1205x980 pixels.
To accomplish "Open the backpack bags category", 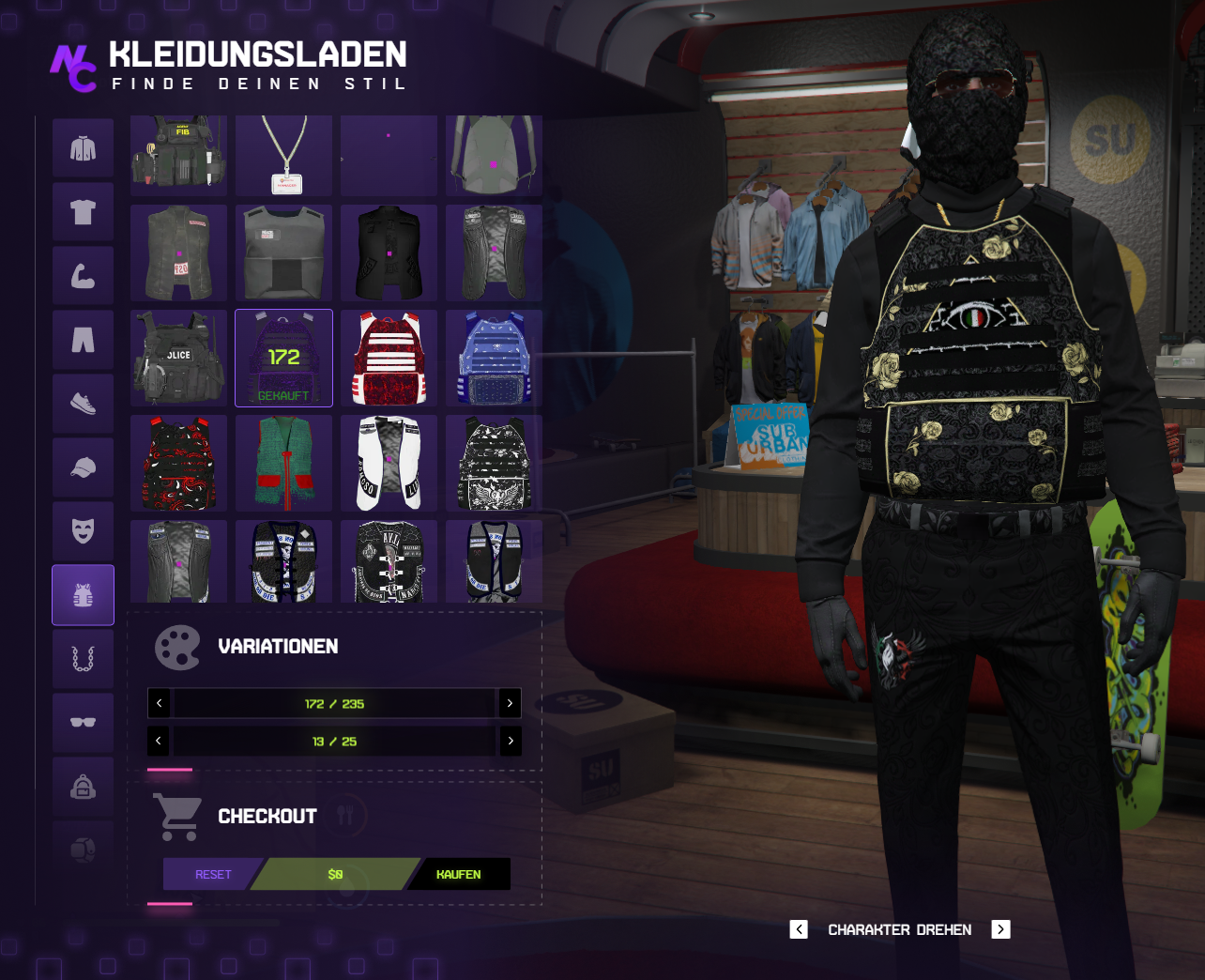I will tap(84, 787).
